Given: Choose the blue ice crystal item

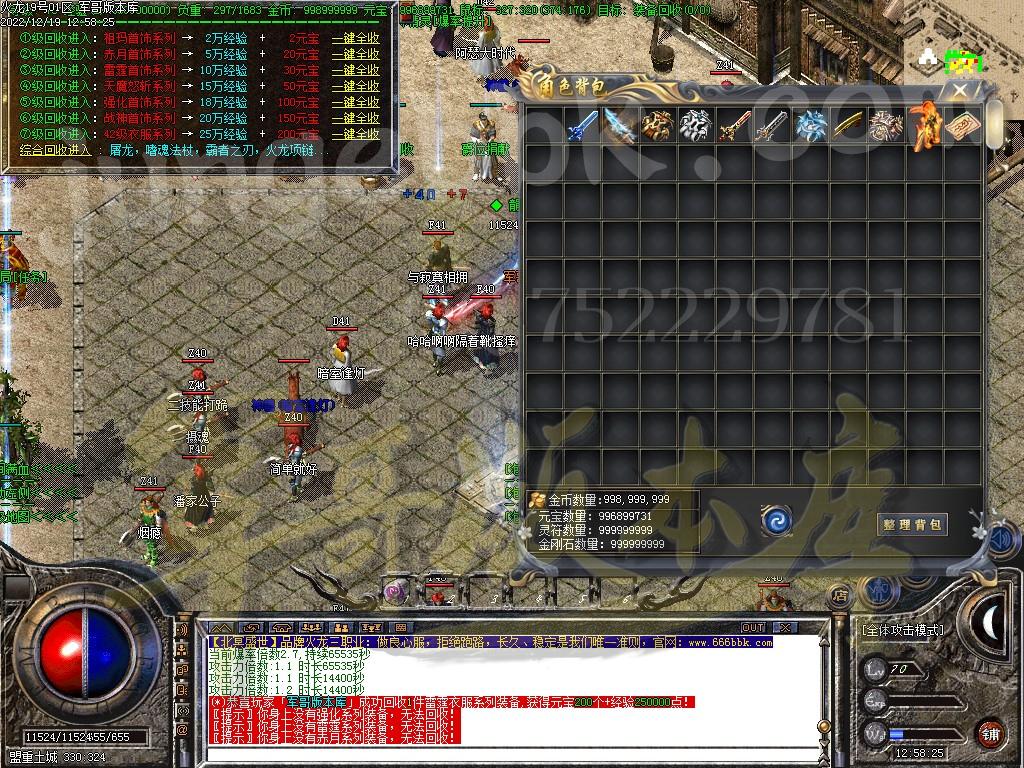Looking at the screenshot, I should pos(810,126).
